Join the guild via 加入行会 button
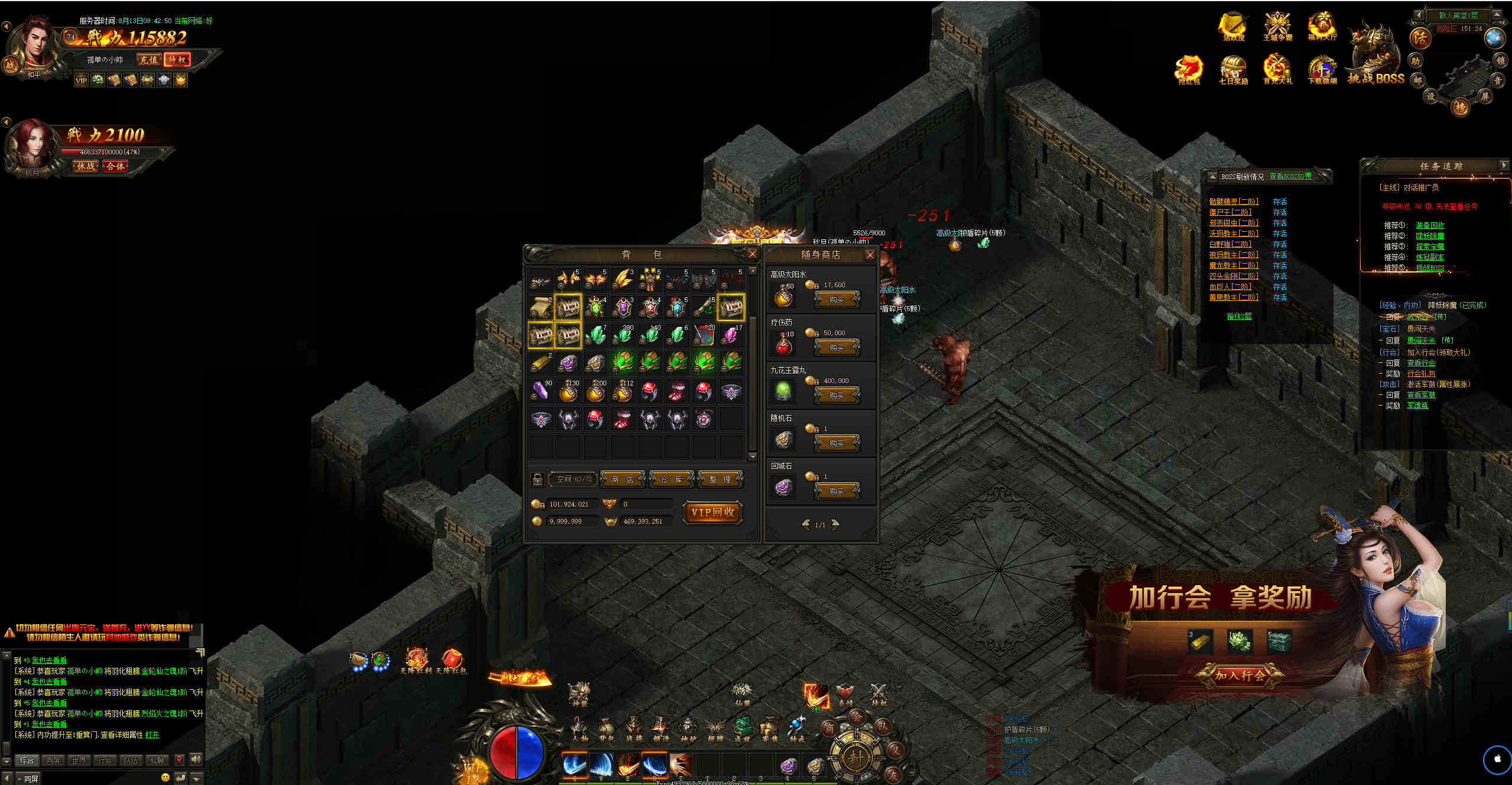The image size is (1512, 785). coord(1240,675)
